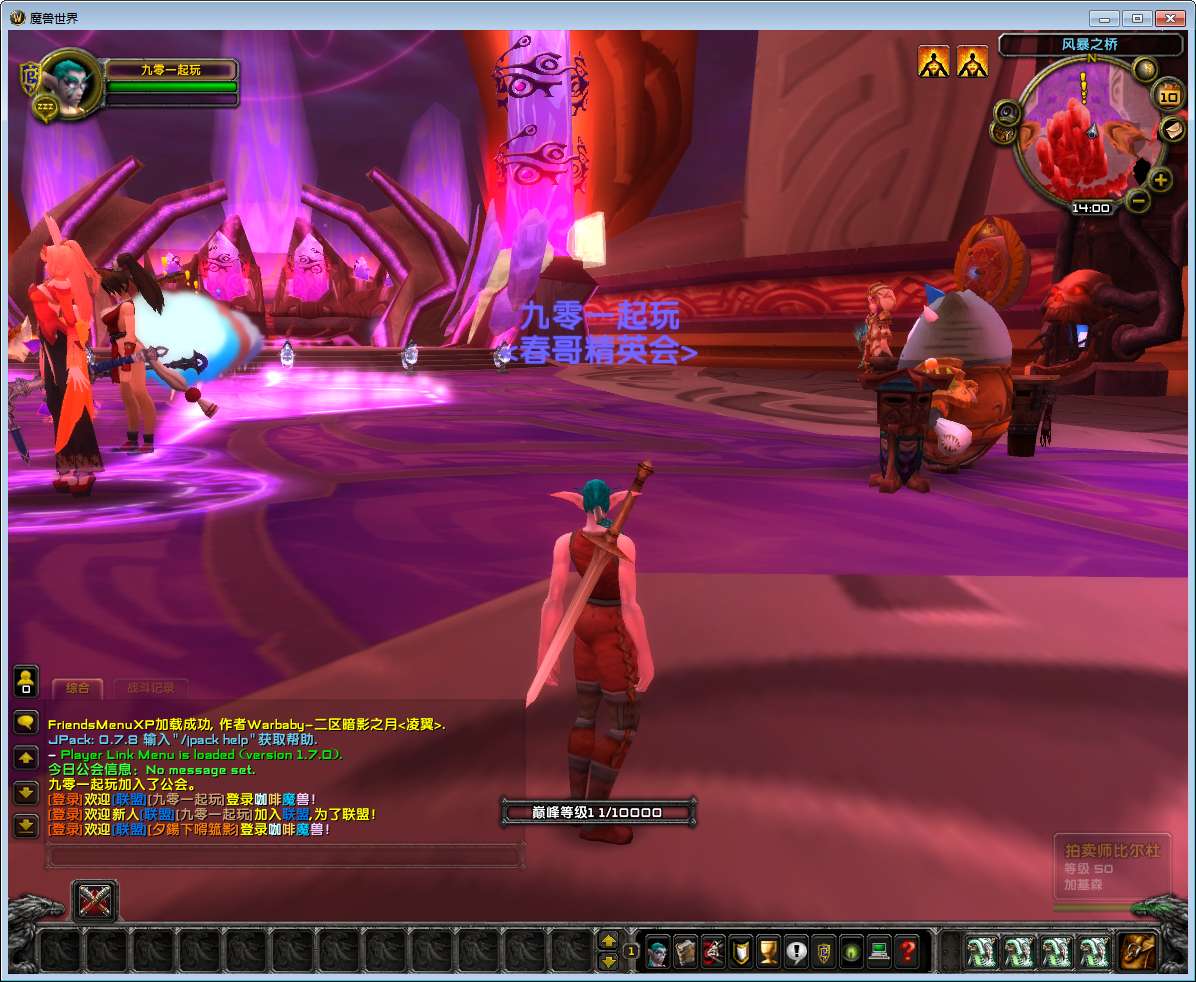Jump chat to bottom with the lowest arrow
Viewport: 1196px width, 982px height.
tap(26, 826)
